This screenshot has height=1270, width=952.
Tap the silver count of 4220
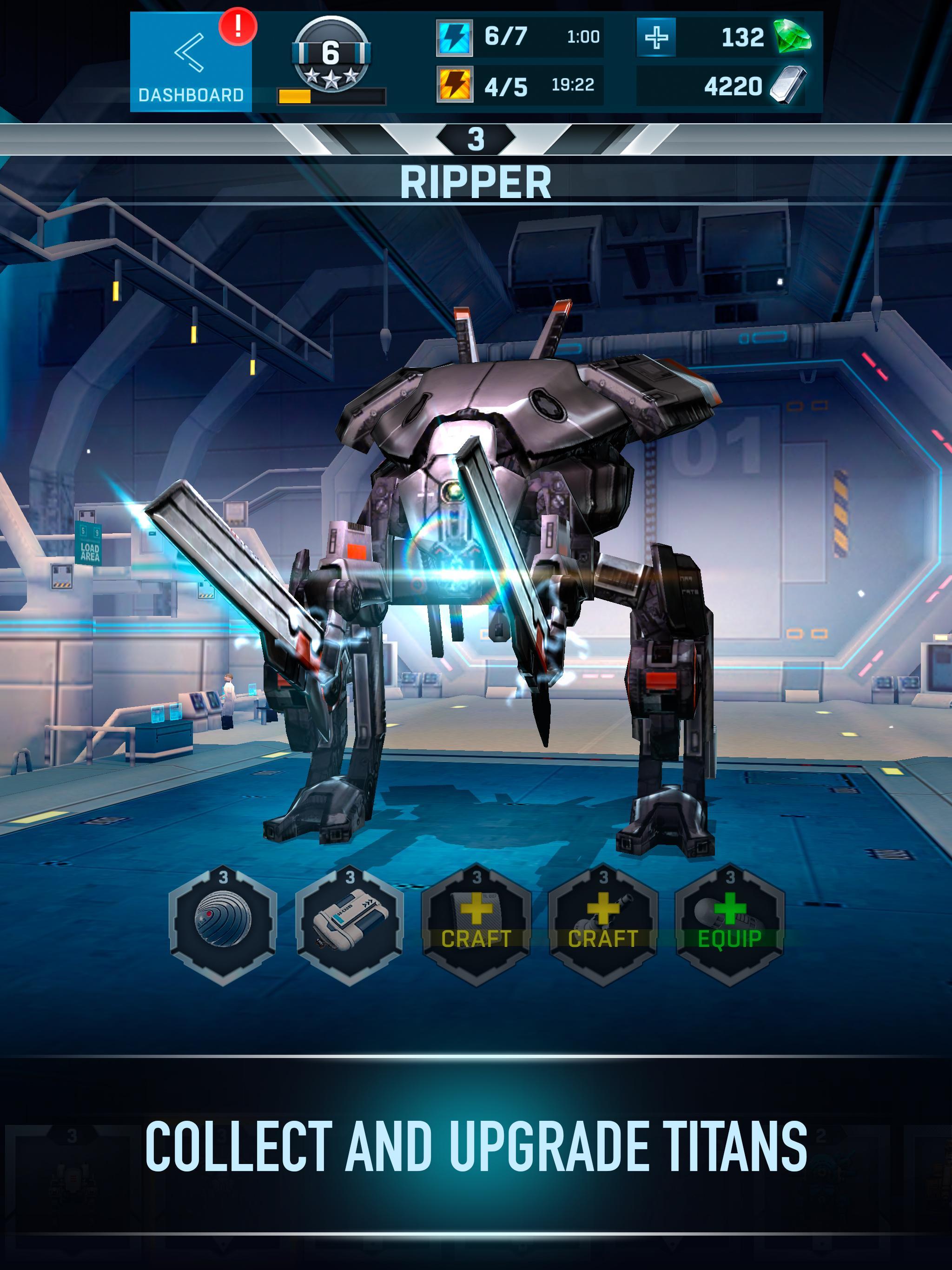(735, 85)
